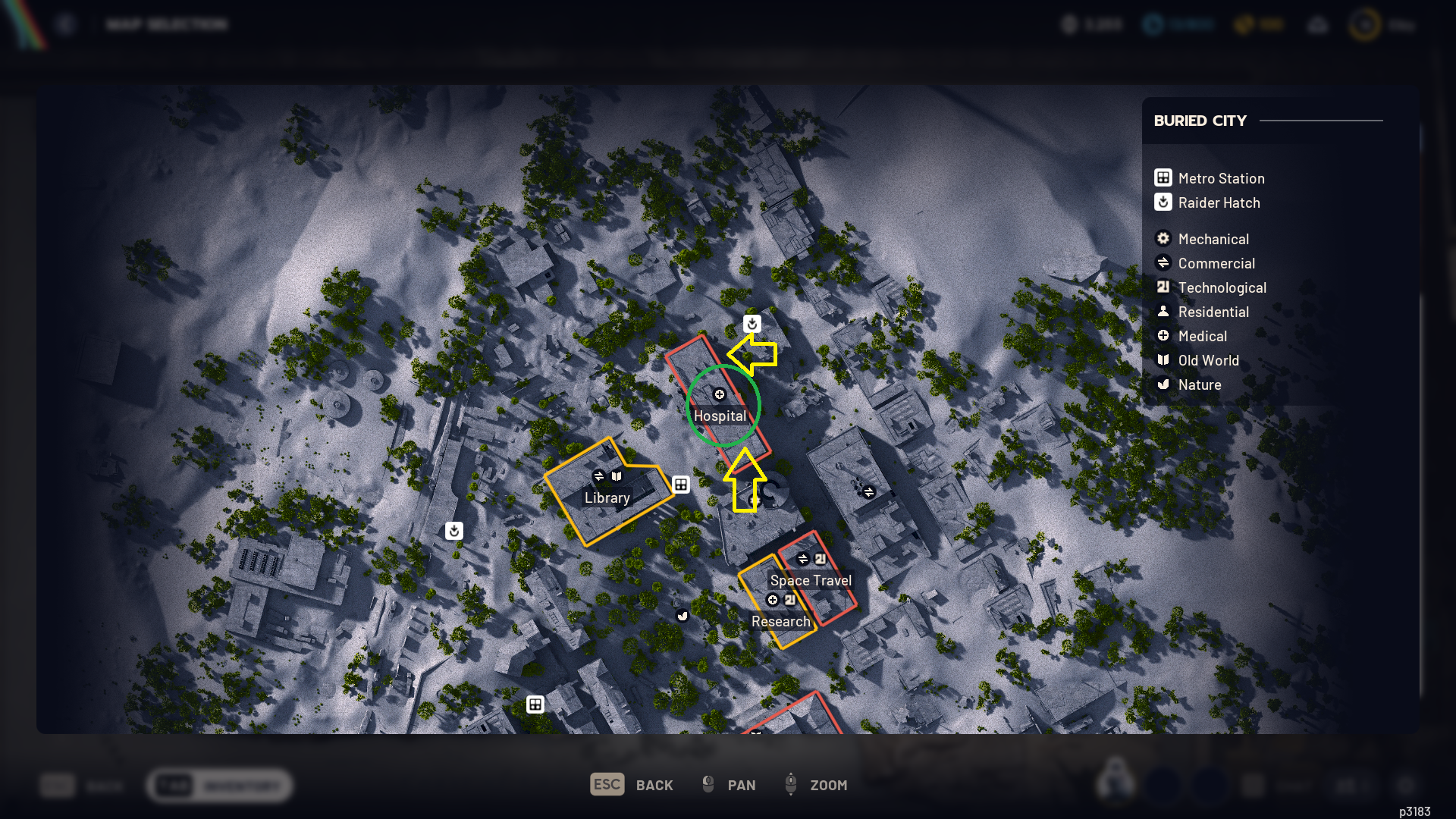The height and width of the screenshot is (819, 1456).
Task: Click the Space Travel label on the map
Action: pos(810,580)
